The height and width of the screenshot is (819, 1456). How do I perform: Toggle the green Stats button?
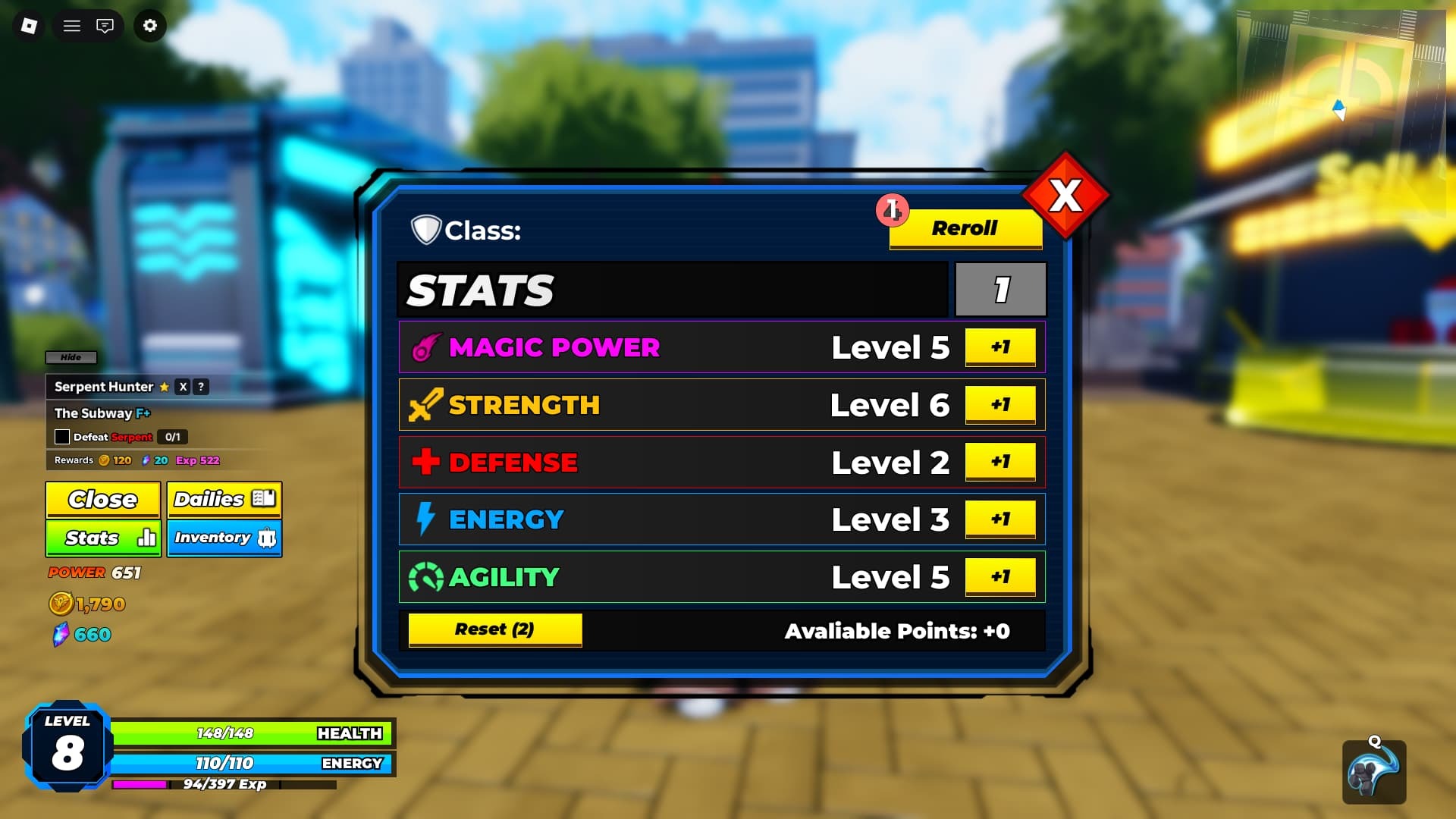102,538
